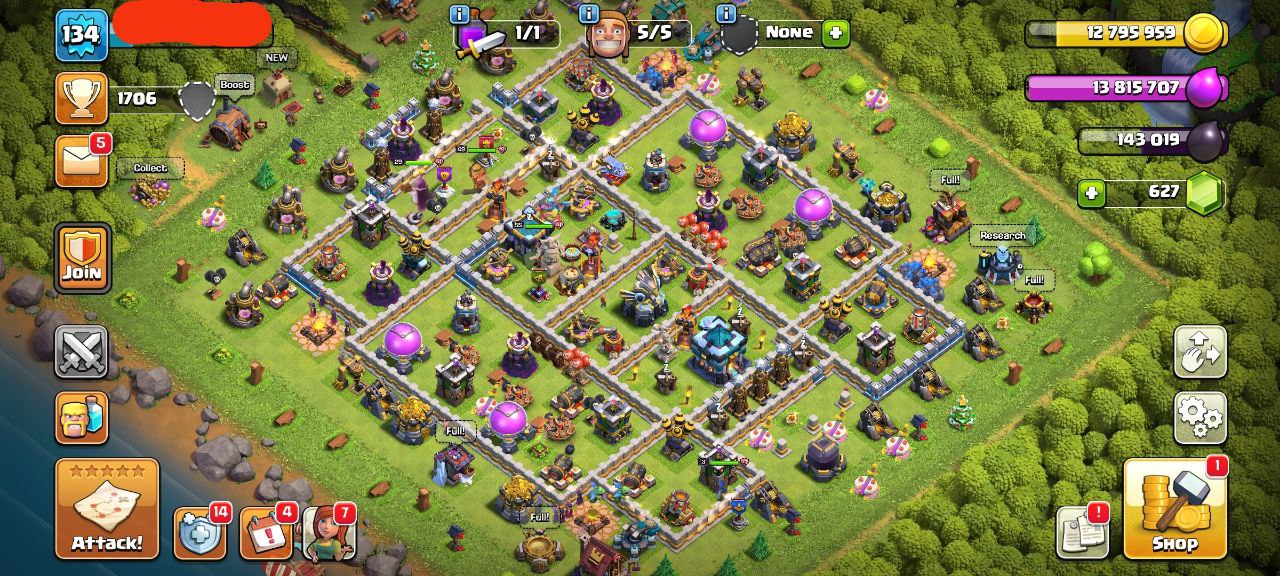This screenshot has width=1280, height=576.
Task: Show info for the 1/1 sword counter
Action: [460, 14]
